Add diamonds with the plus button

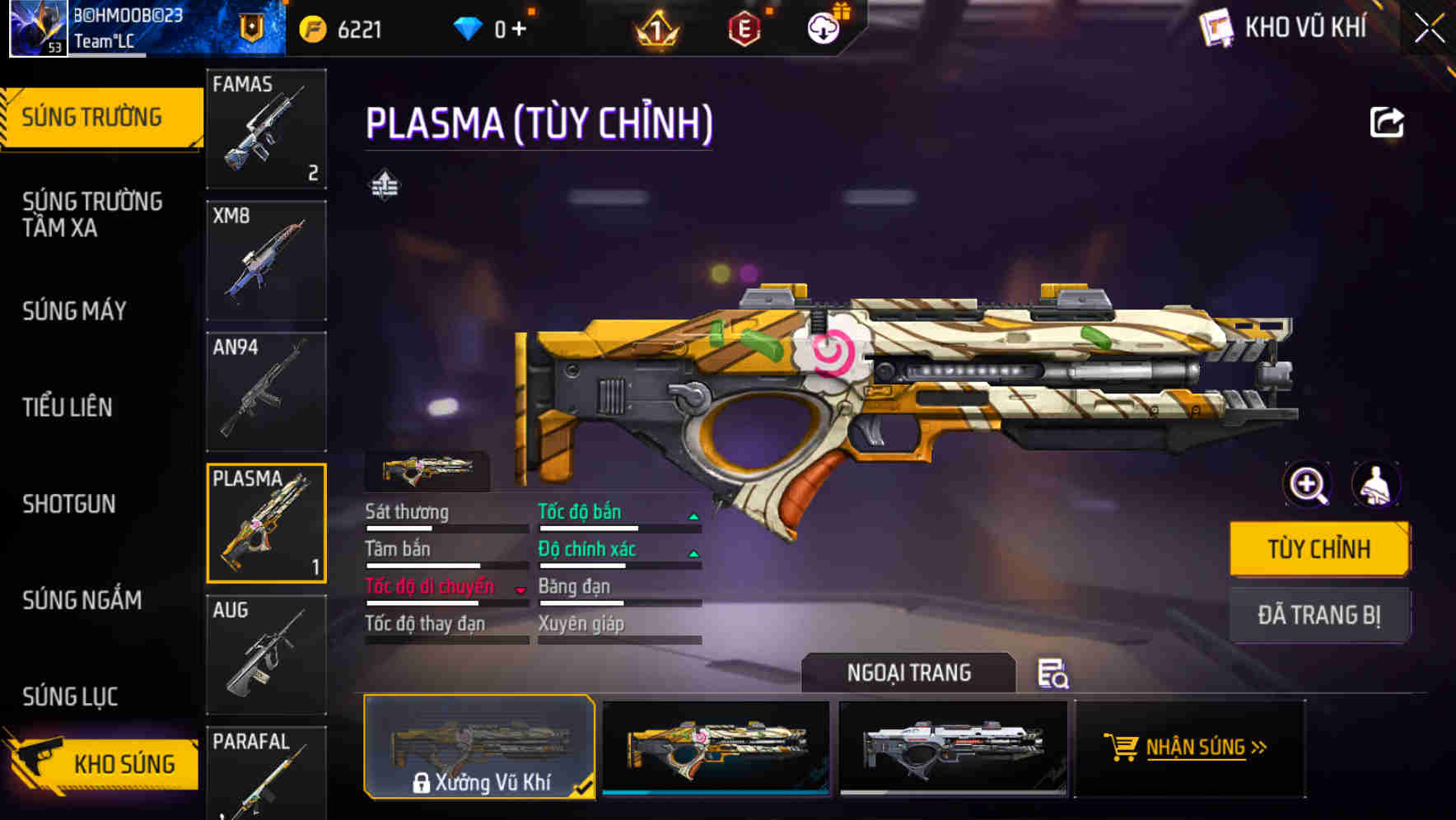pos(519,30)
